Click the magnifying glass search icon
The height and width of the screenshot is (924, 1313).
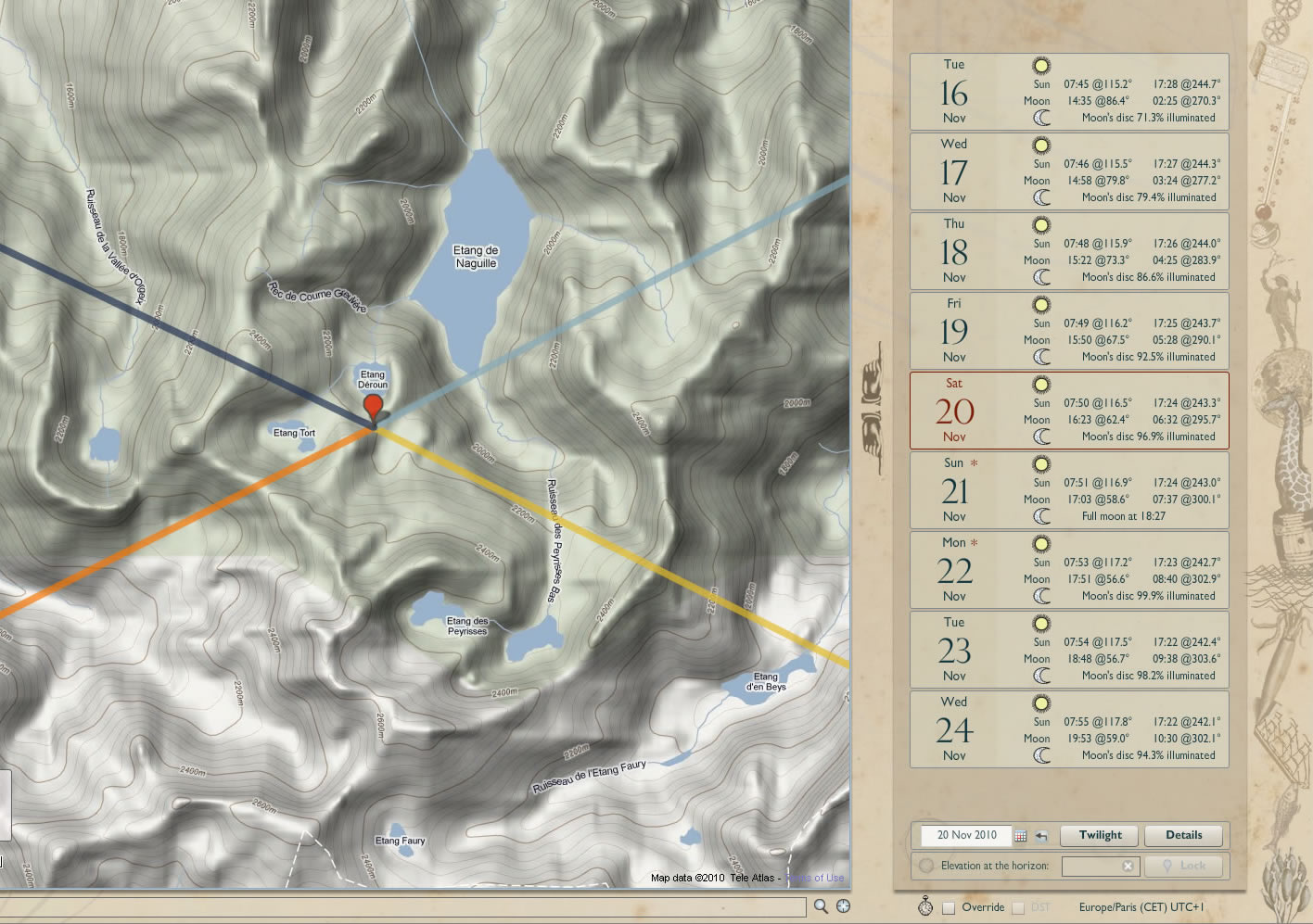click(821, 906)
